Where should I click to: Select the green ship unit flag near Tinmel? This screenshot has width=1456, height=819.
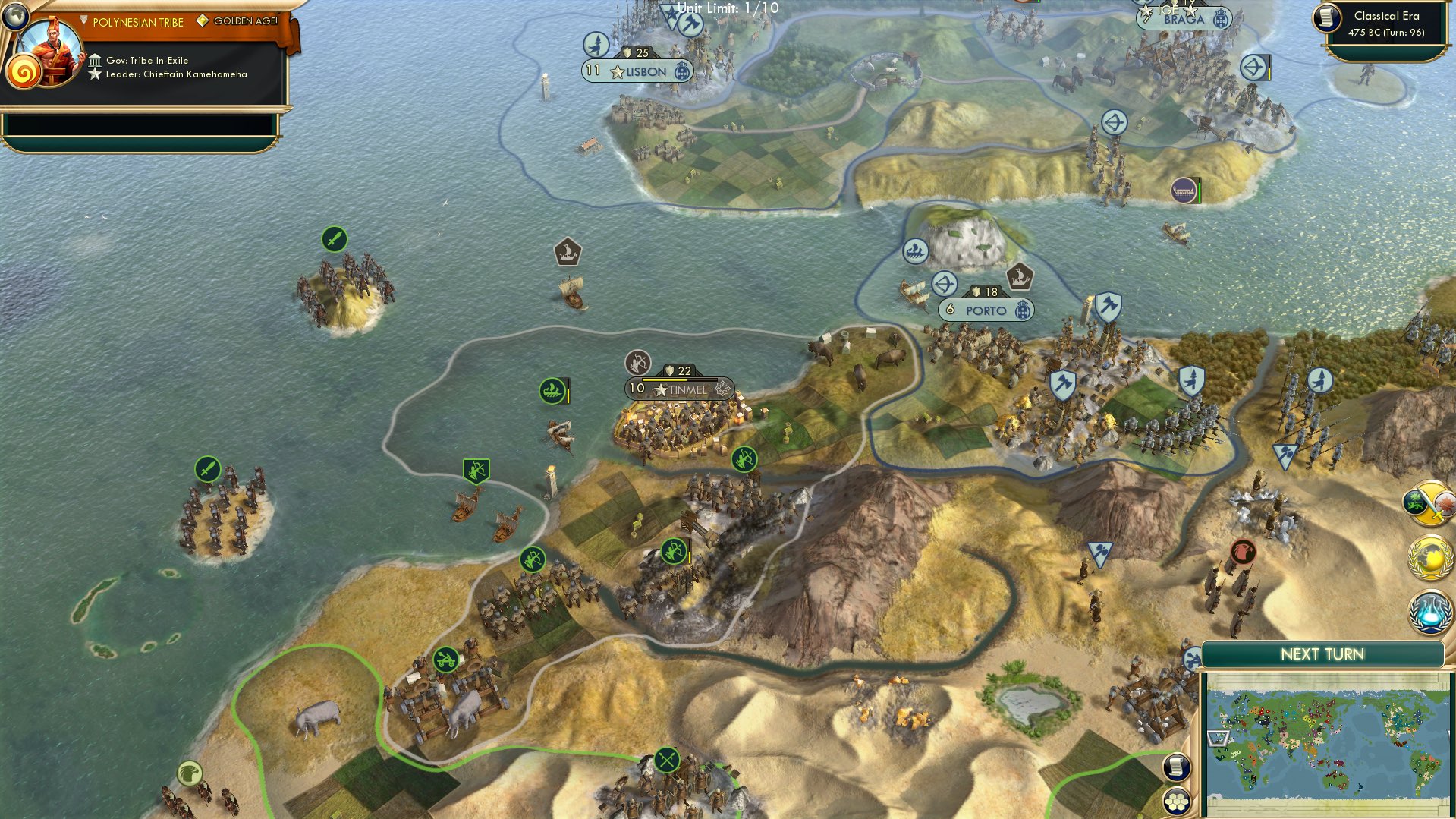pyautogui.click(x=552, y=391)
